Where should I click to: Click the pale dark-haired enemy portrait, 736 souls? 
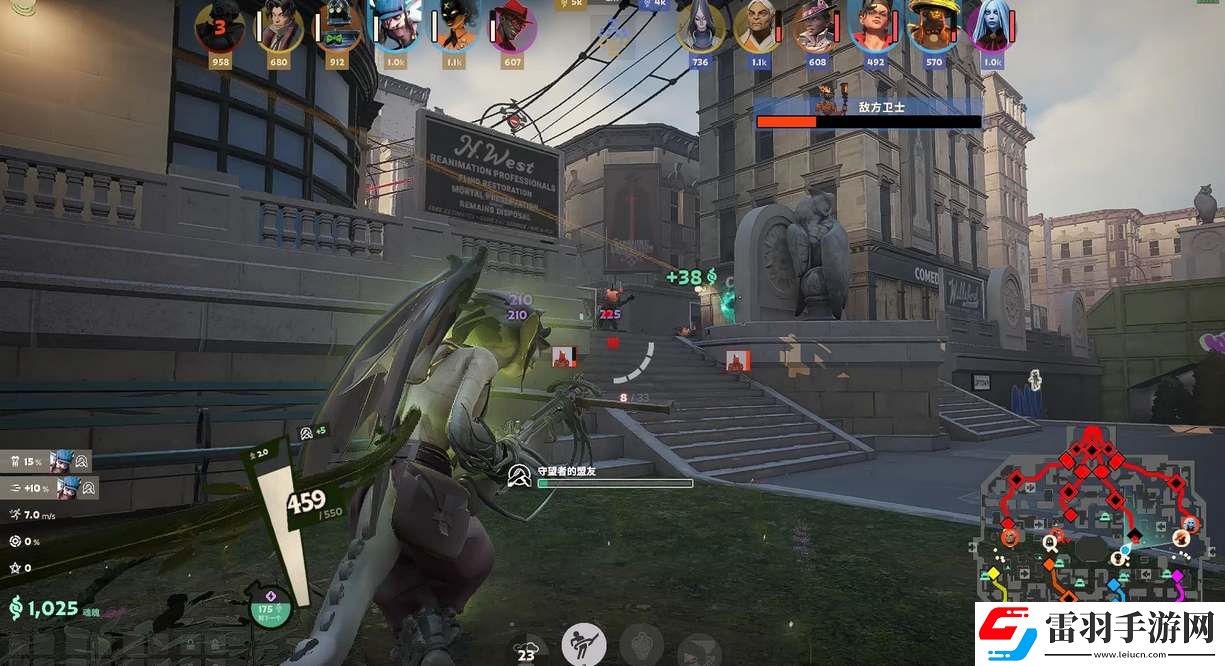(700, 27)
